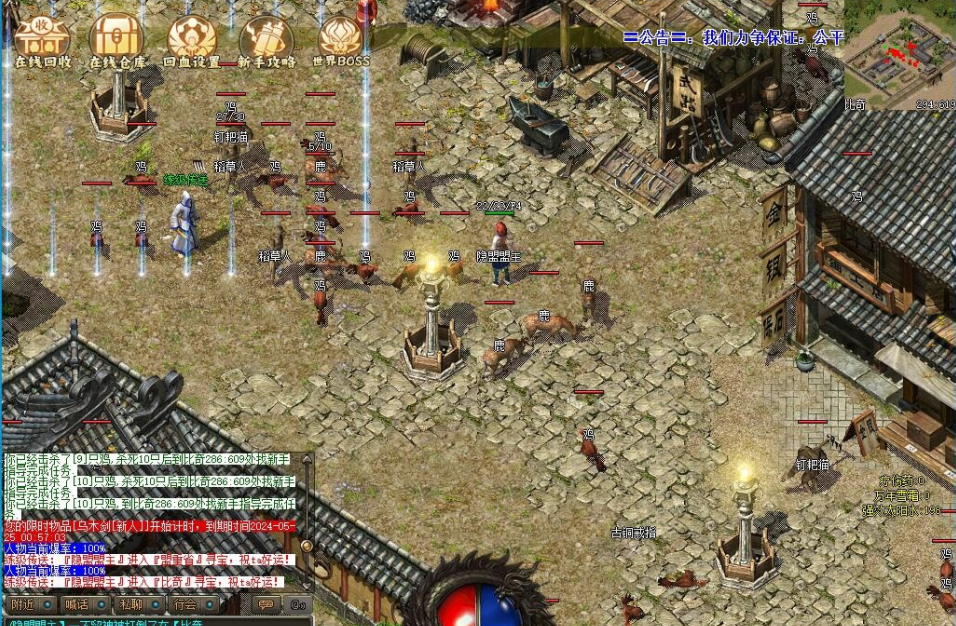Click the speech bubble chat button

coord(265,605)
